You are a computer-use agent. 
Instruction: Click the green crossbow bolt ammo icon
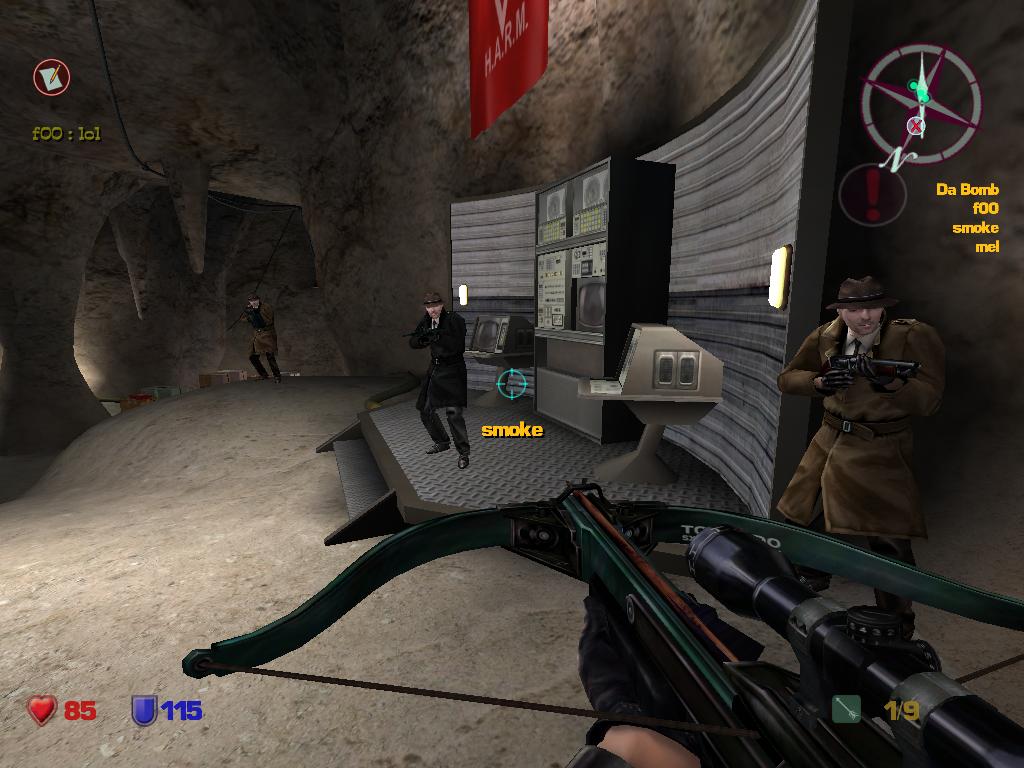point(846,709)
